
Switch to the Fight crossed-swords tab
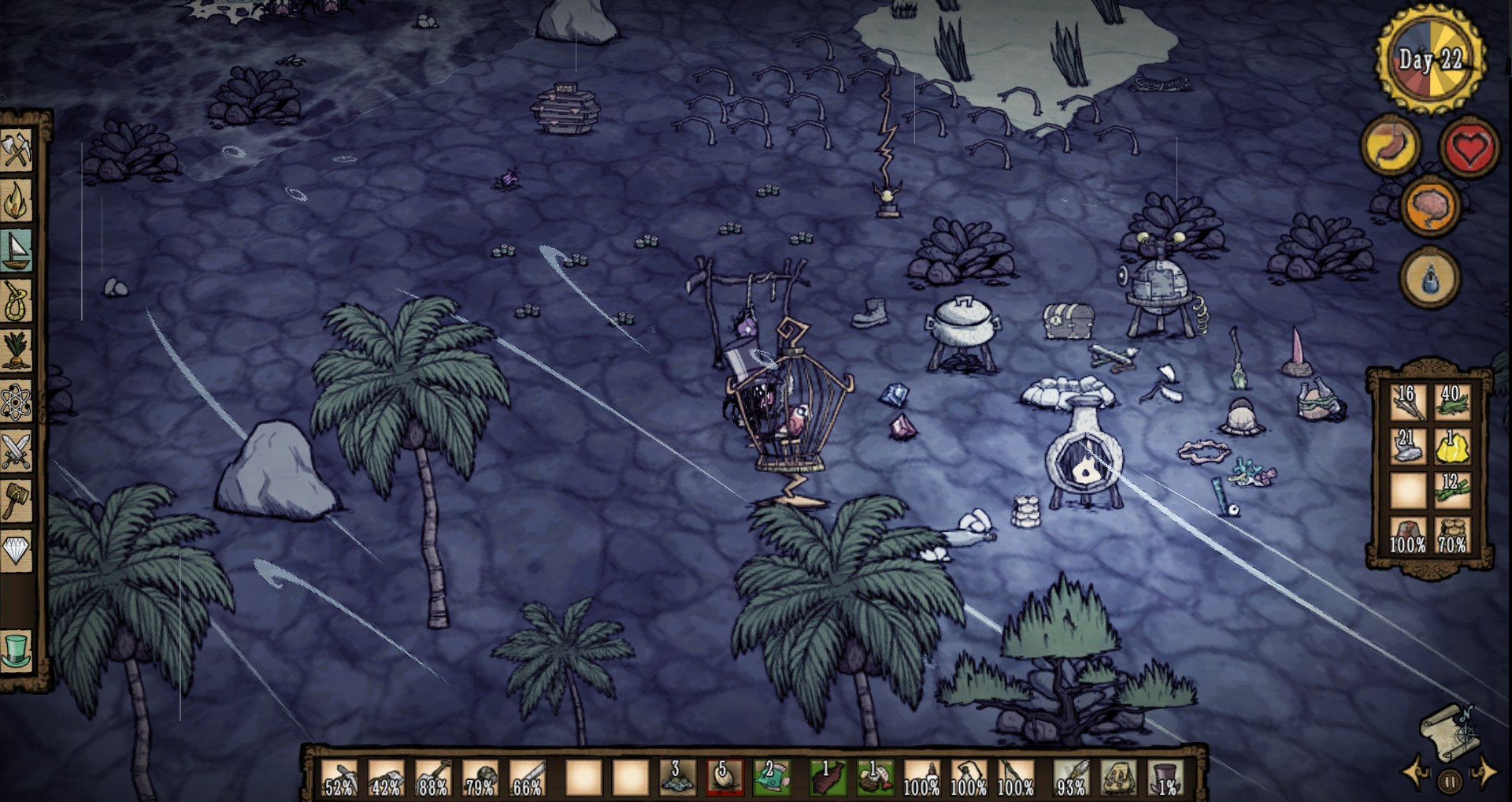pos(16,451)
